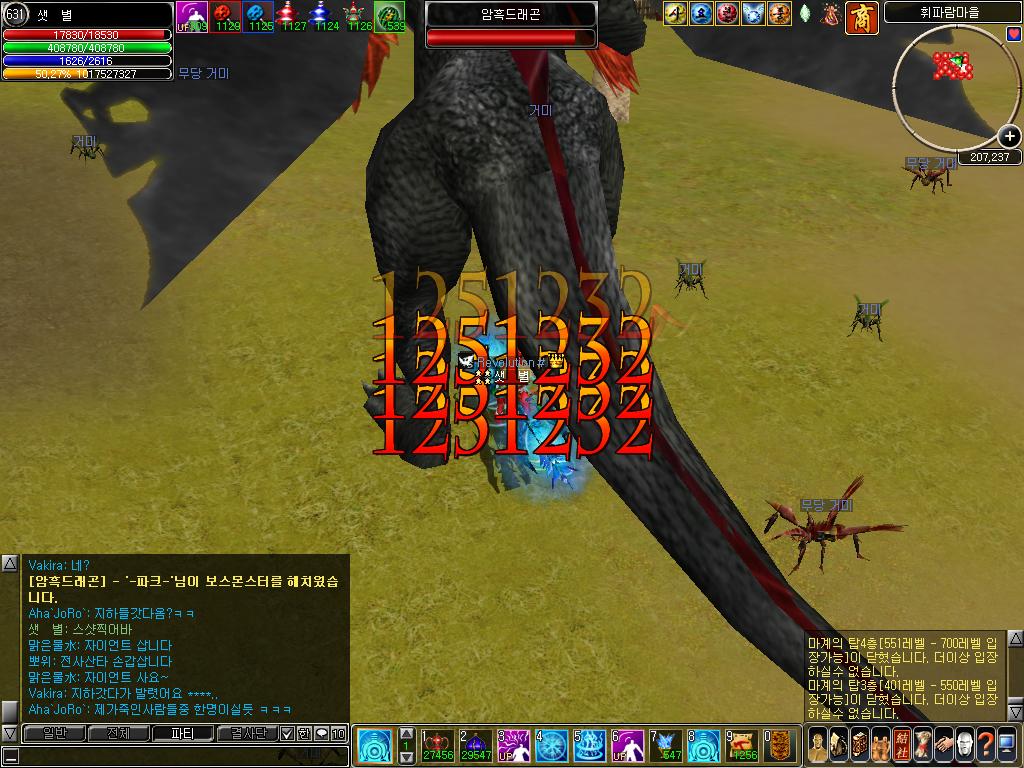Select the 전체 chat tab

point(117,734)
